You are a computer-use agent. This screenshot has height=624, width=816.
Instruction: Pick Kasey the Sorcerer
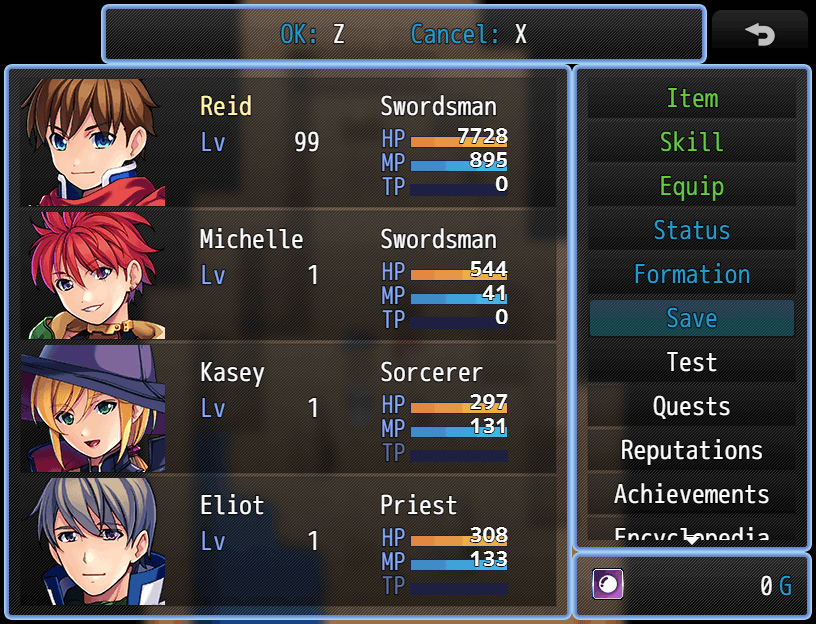[288, 407]
